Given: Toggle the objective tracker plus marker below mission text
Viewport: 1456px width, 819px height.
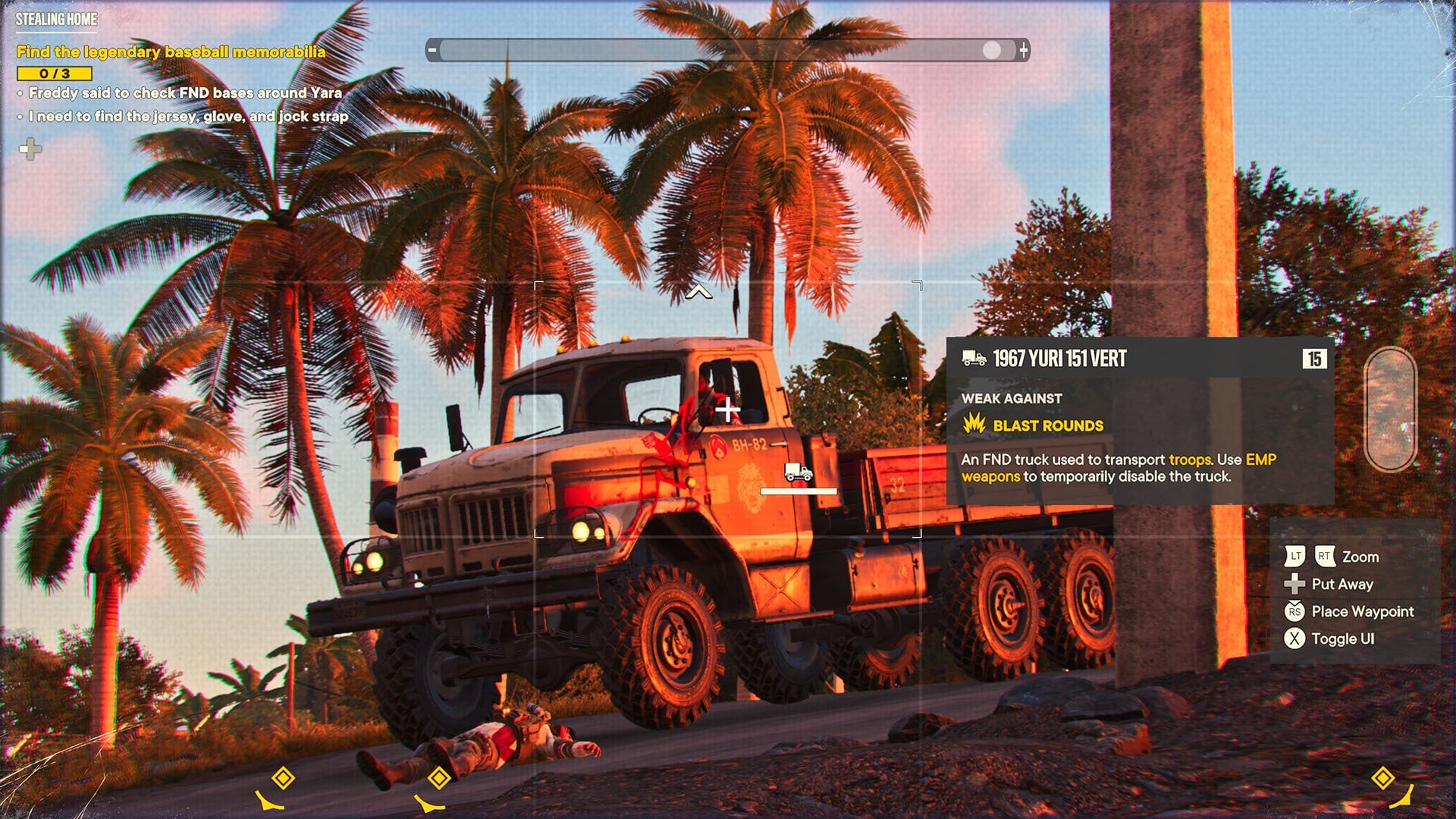Looking at the screenshot, I should pos(29,150).
